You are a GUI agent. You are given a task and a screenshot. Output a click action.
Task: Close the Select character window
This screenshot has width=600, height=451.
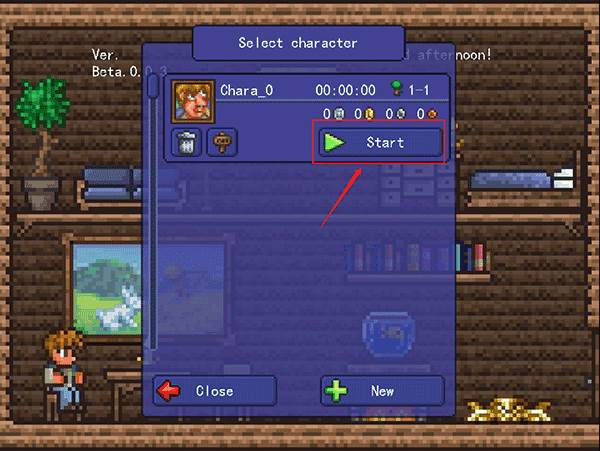(x=214, y=391)
